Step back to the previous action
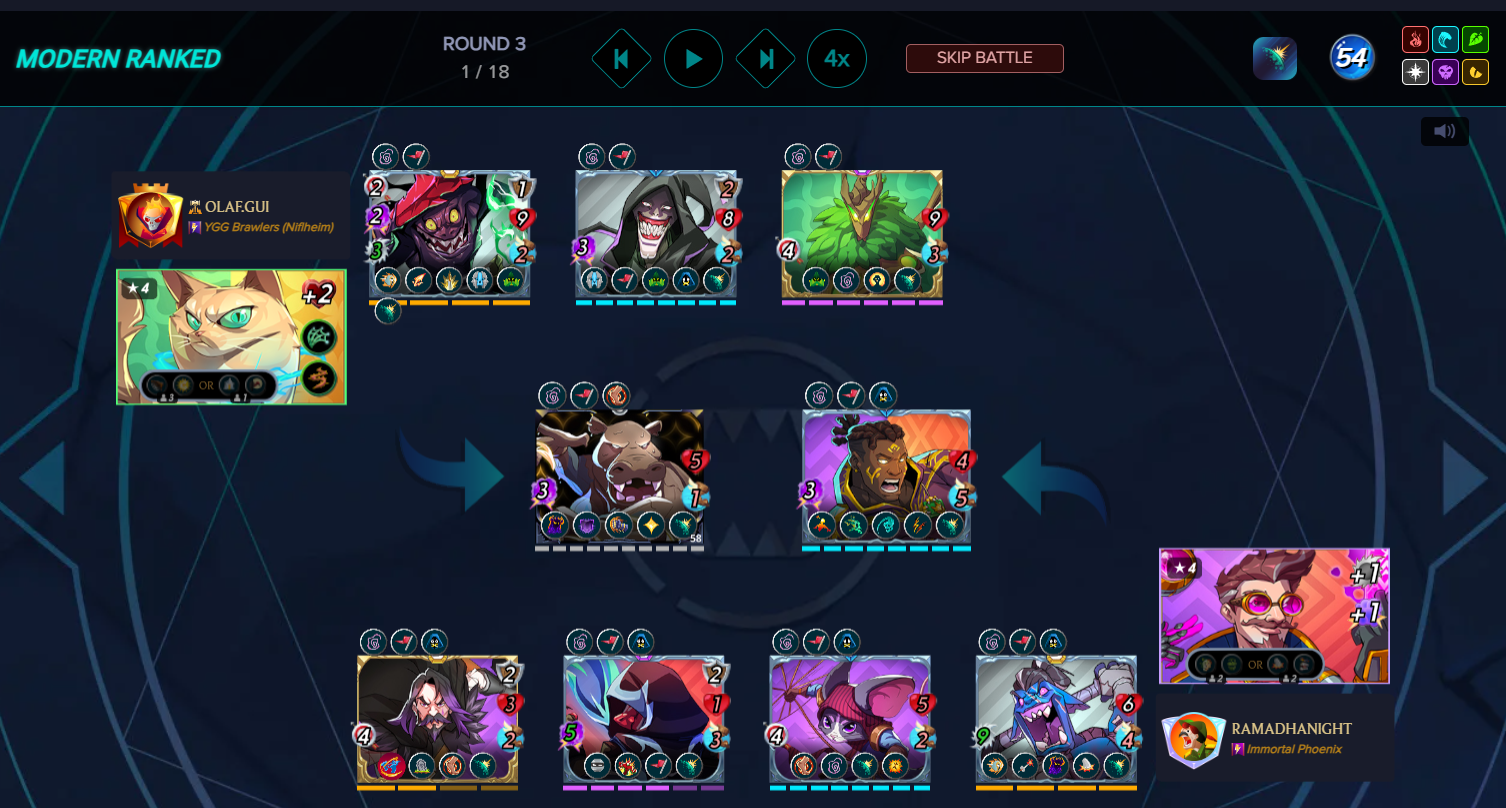The image size is (1506, 808). point(620,59)
